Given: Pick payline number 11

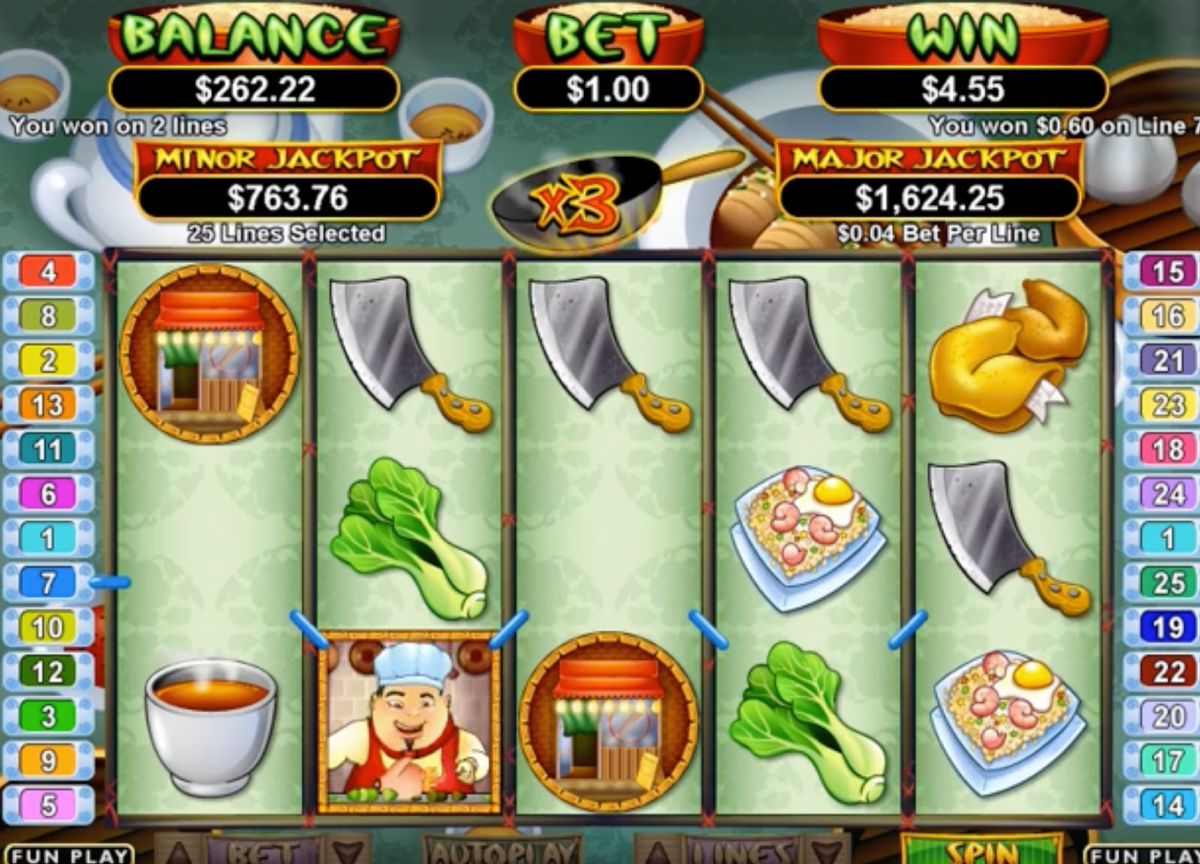Looking at the screenshot, I should tap(48, 449).
